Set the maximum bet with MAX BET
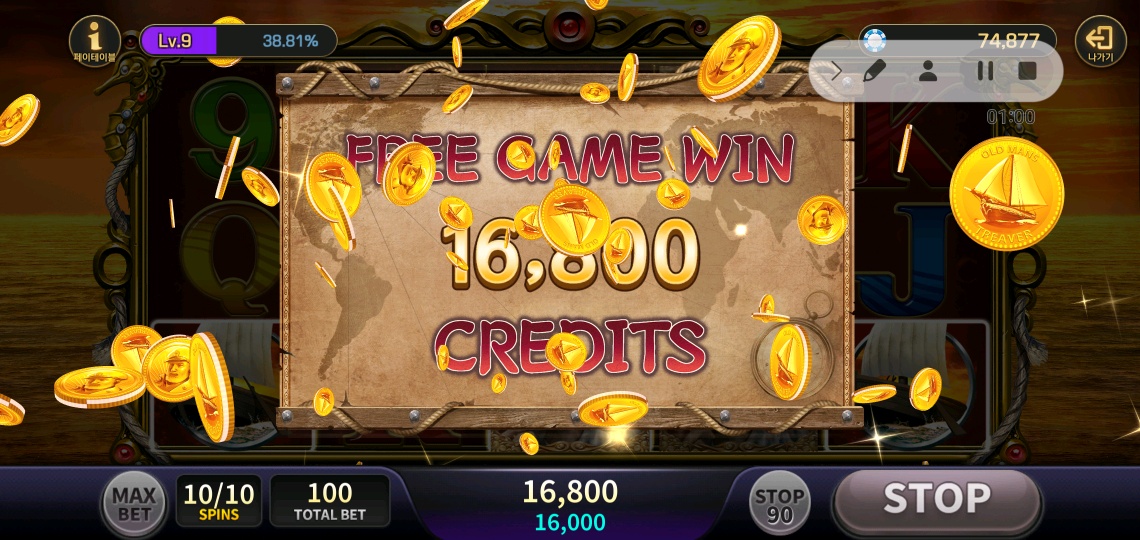 click(x=133, y=504)
